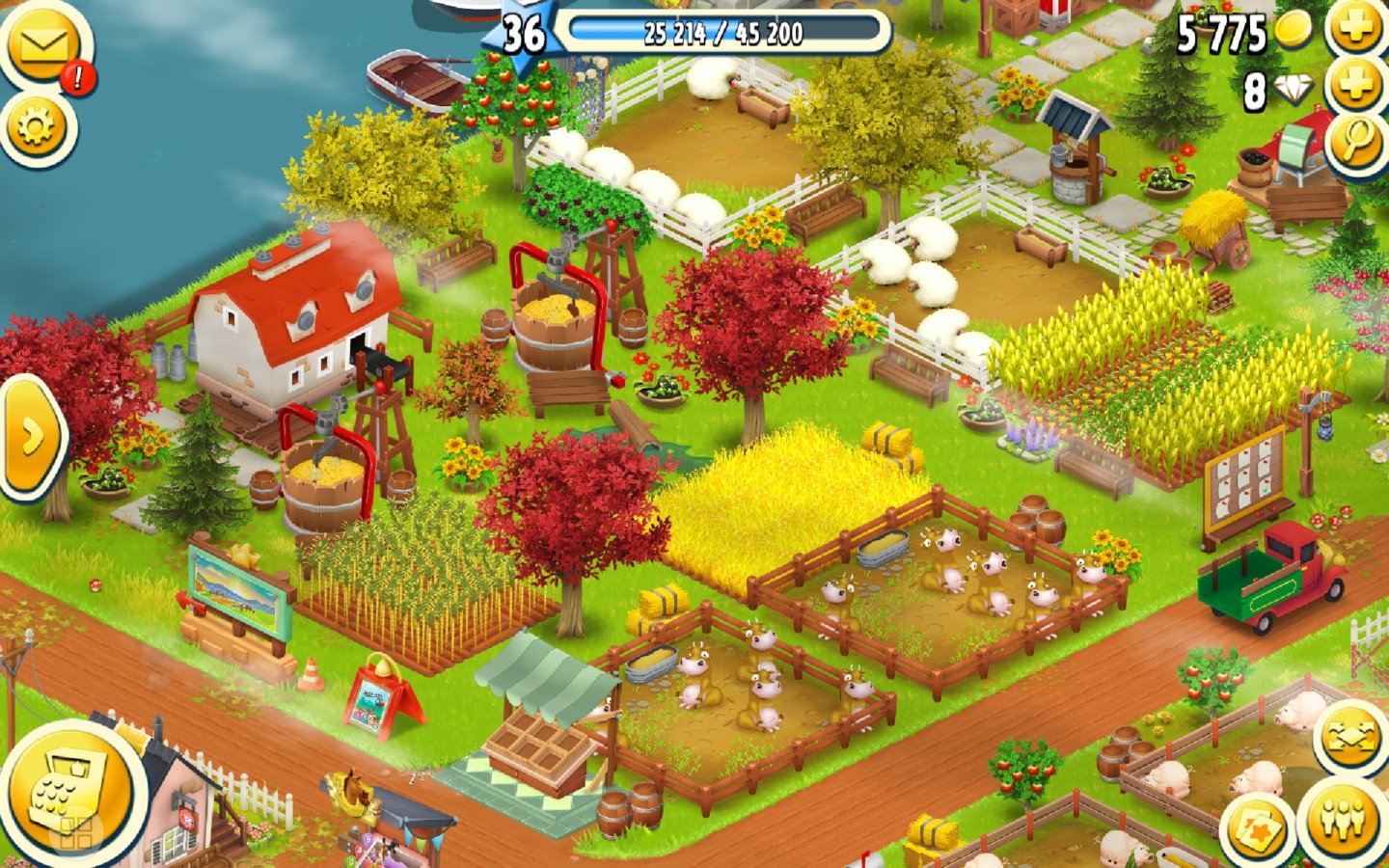Tap the magnifying glass search button
This screenshot has width=1389, height=868.
pos(1355,143)
